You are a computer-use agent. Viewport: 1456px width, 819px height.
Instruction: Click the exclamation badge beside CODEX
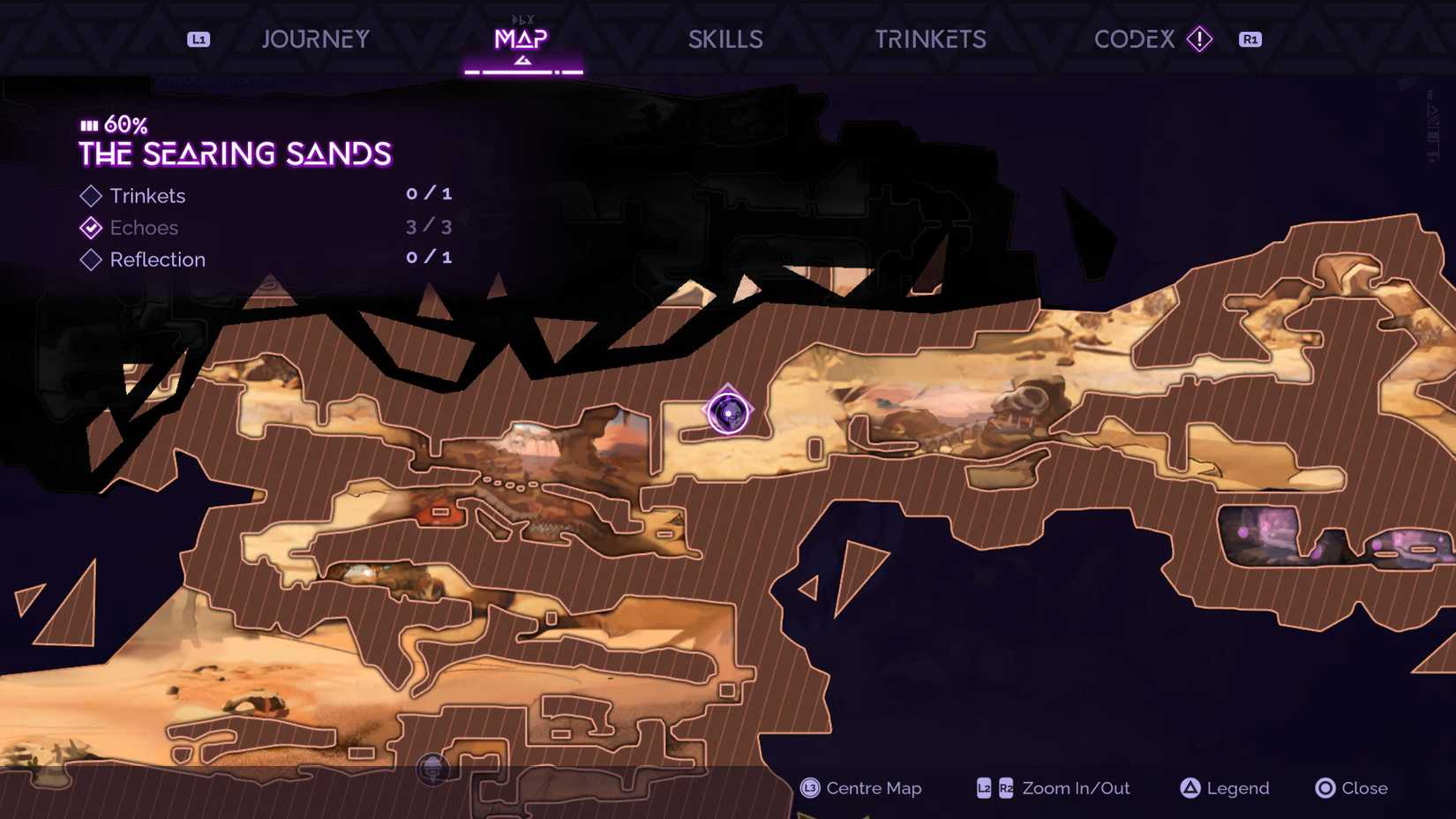1200,39
